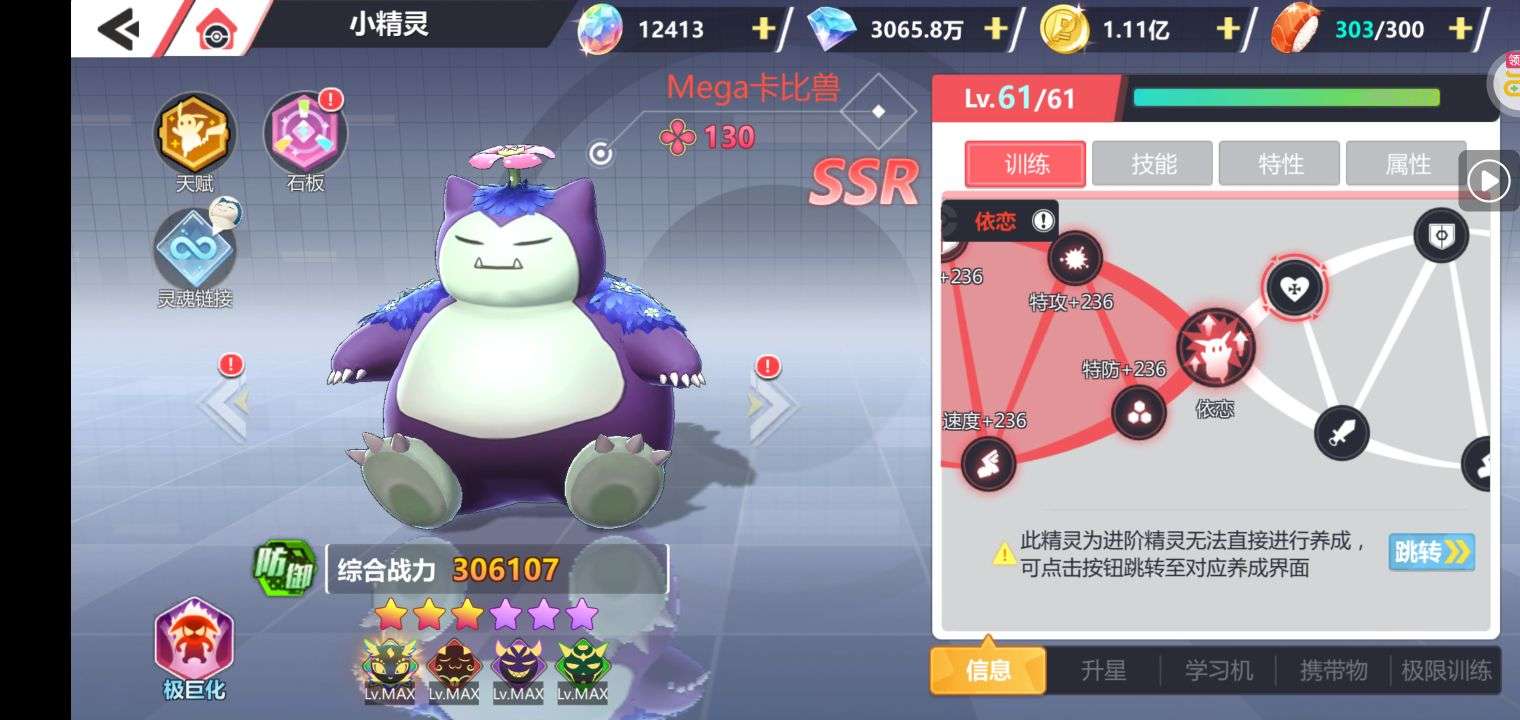
Task: Select the 训练 training tab
Action: [x=1026, y=164]
